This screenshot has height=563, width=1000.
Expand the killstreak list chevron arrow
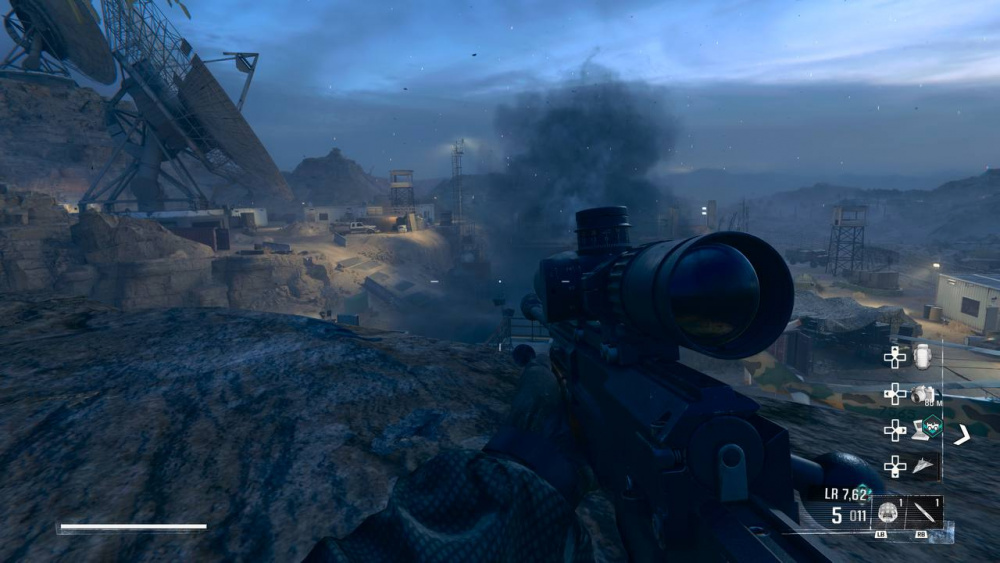[962, 434]
